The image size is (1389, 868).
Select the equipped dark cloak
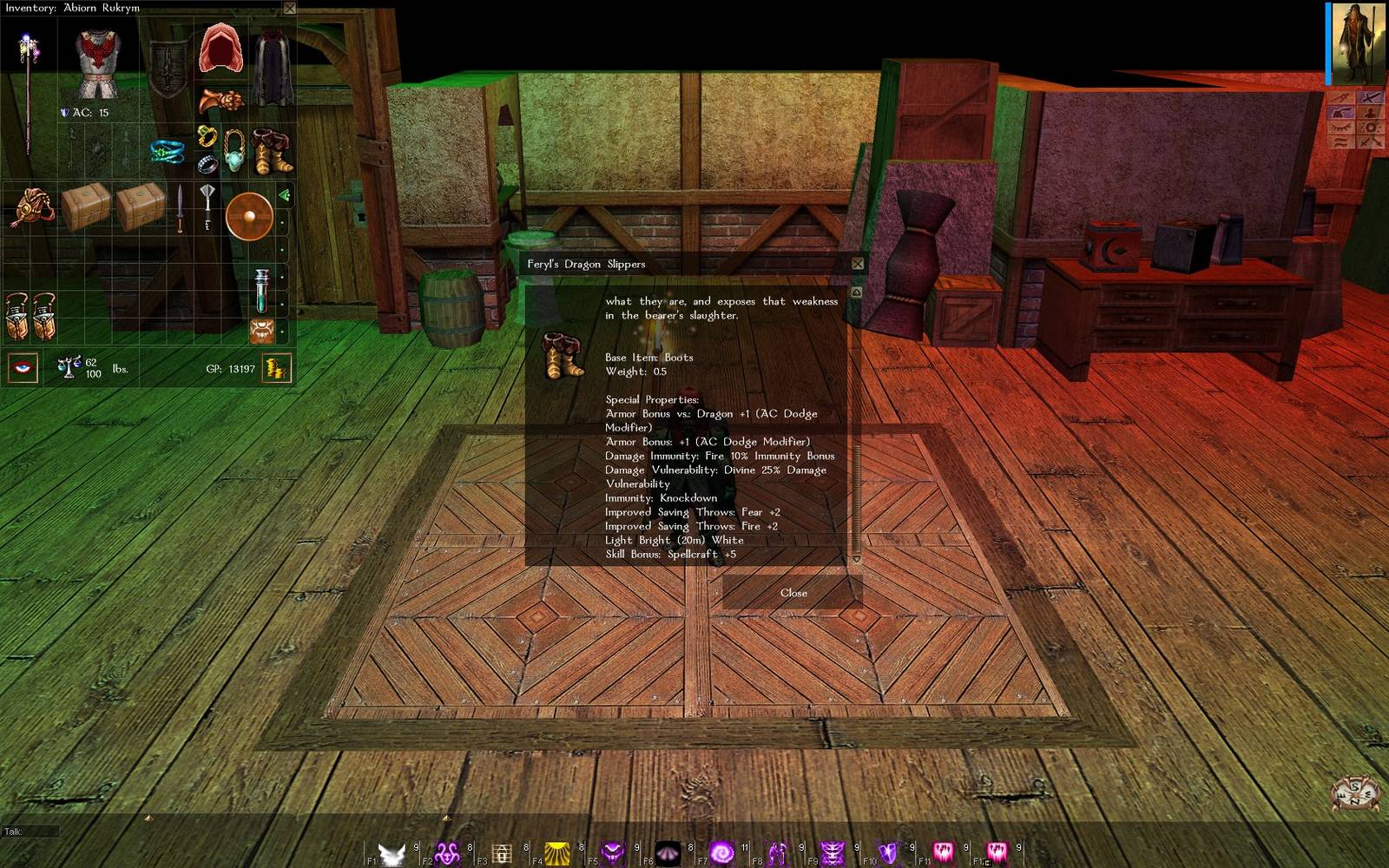point(273,67)
